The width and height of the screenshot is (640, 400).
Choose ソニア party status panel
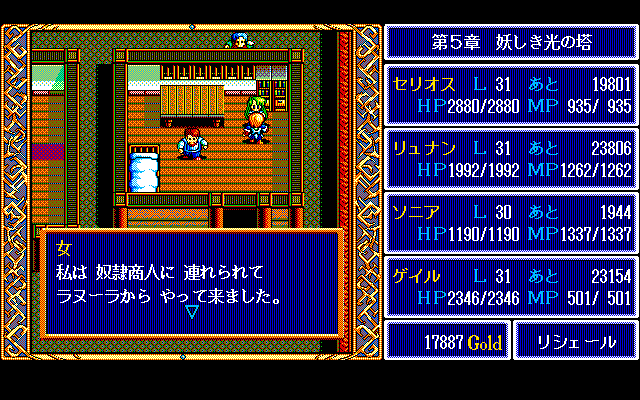[x=510, y=223]
